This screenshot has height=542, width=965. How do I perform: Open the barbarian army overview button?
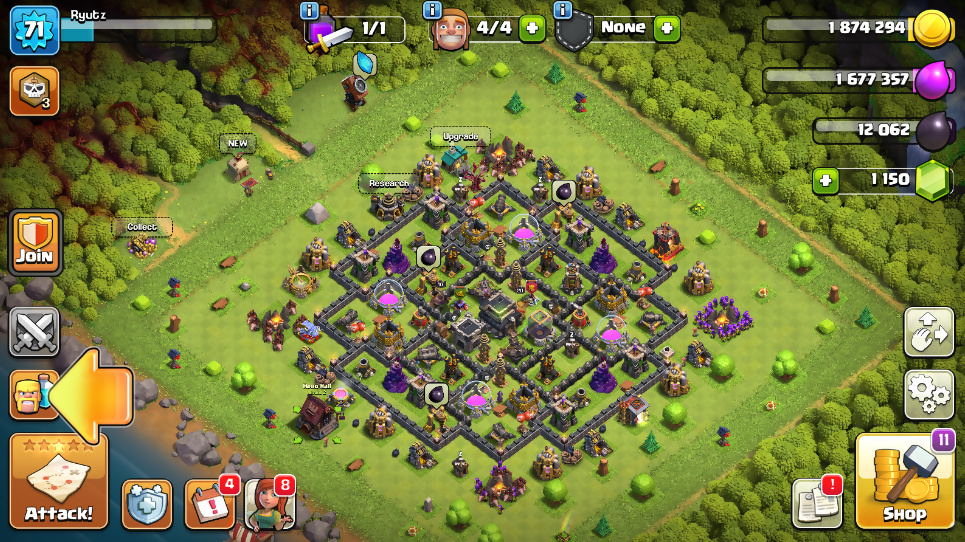click(30, 395)
